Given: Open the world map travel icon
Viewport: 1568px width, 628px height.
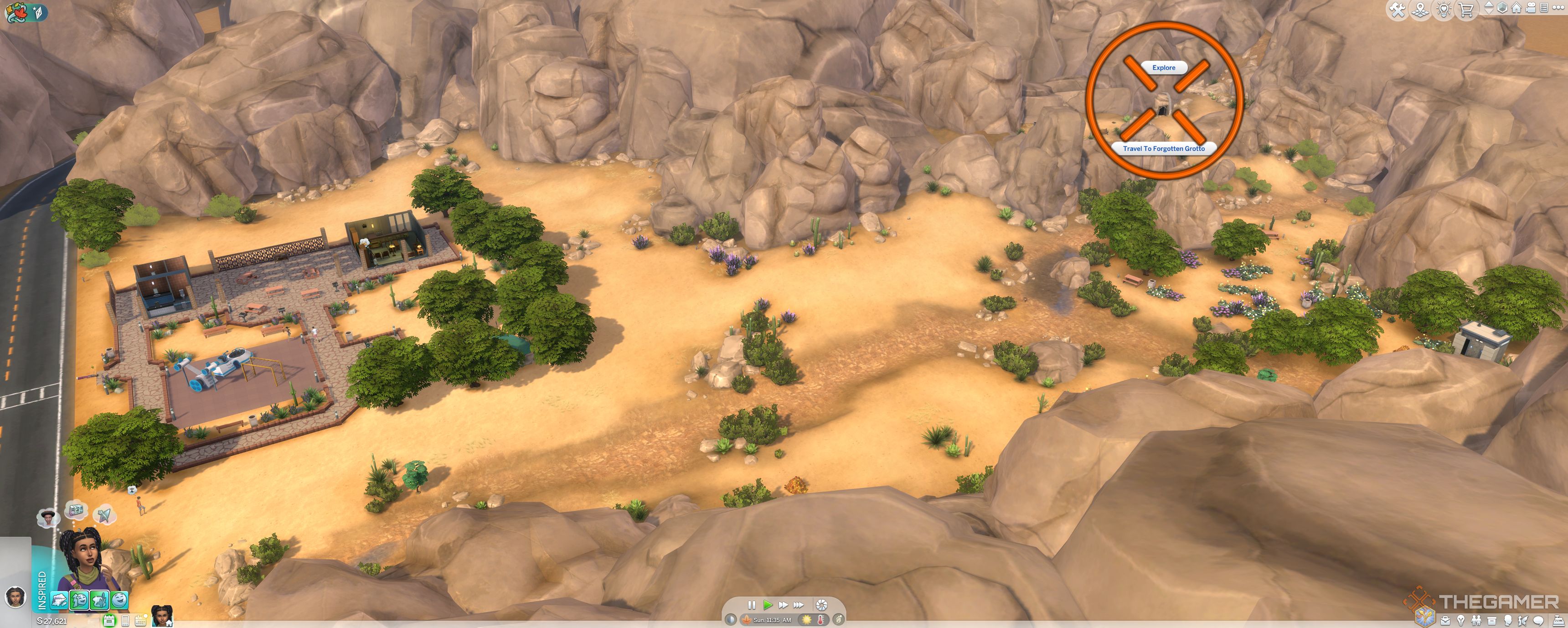Looking at the screenshot, I should coord(1421,9).
